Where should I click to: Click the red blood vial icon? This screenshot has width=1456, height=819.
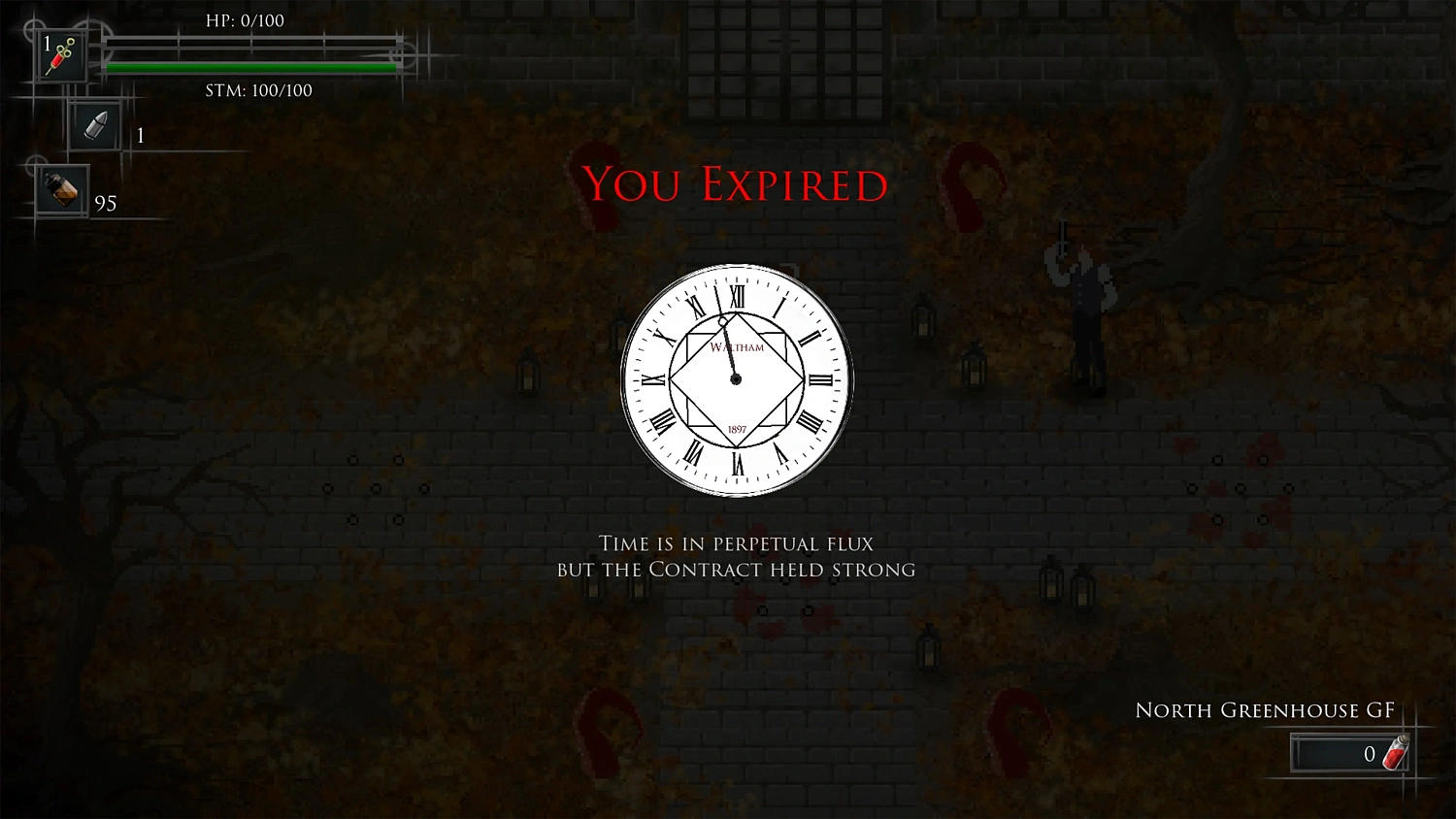tap(1395, 752)
